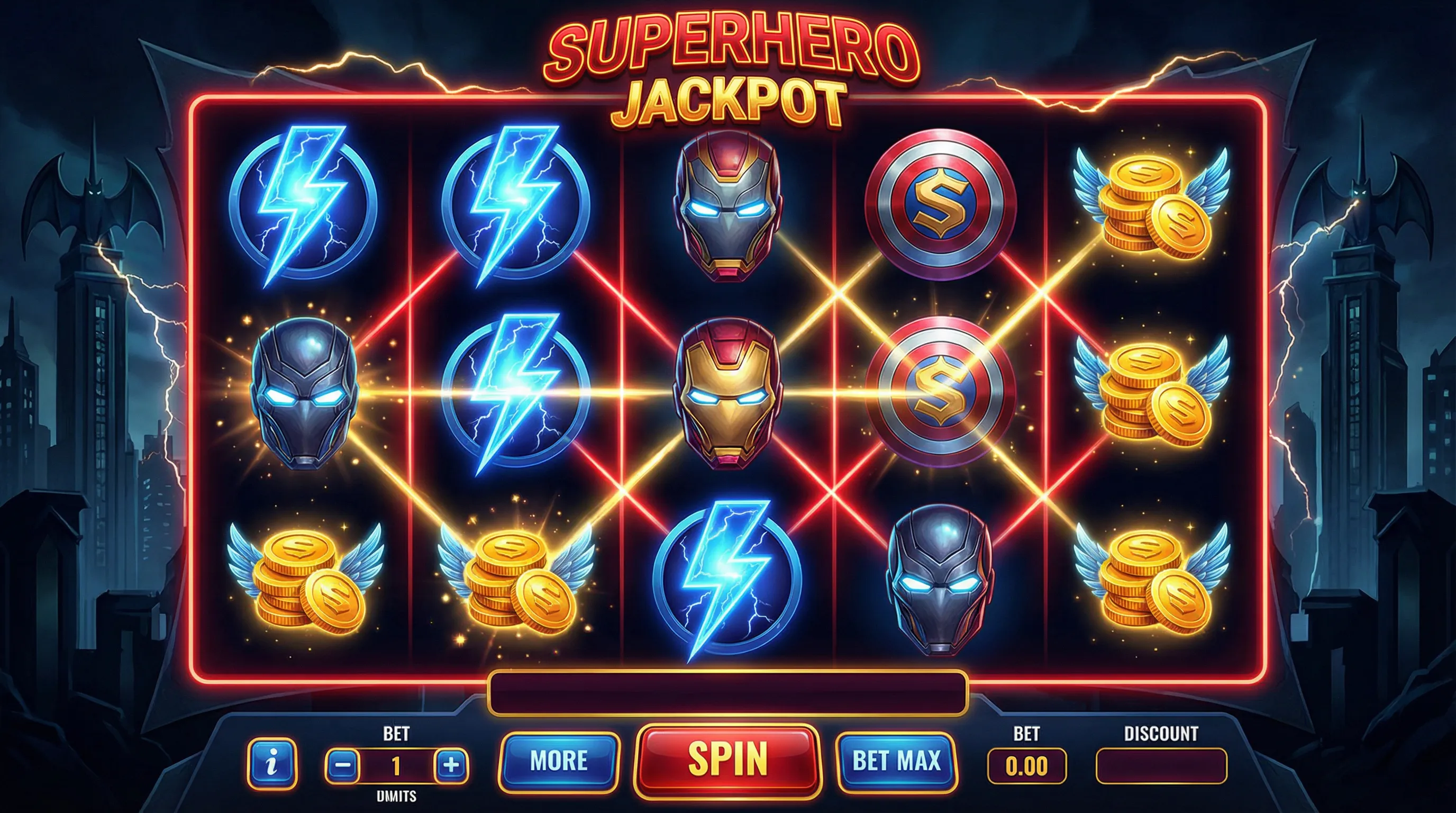
Task: Hit the red SPIN button
Action: click(x=727, y=760)
